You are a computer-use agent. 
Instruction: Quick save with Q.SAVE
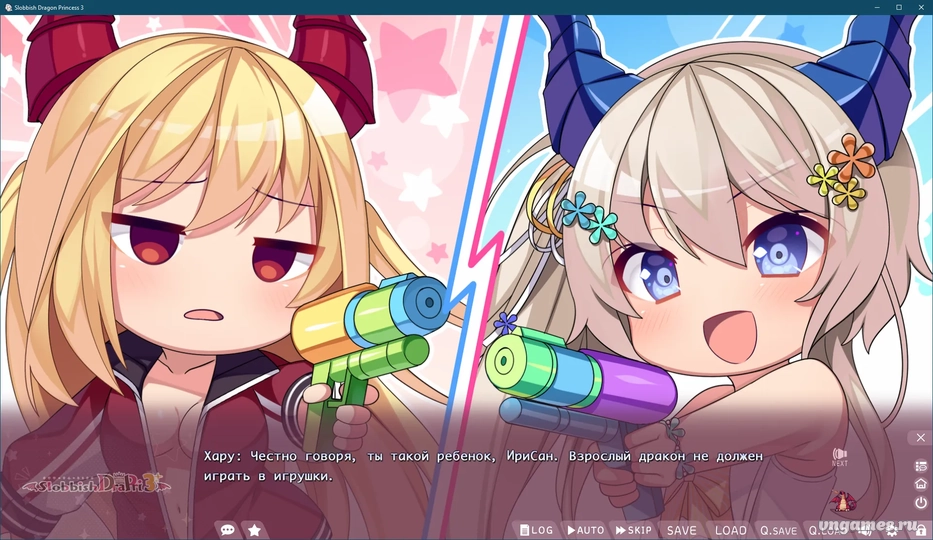[x=778, y=530]
